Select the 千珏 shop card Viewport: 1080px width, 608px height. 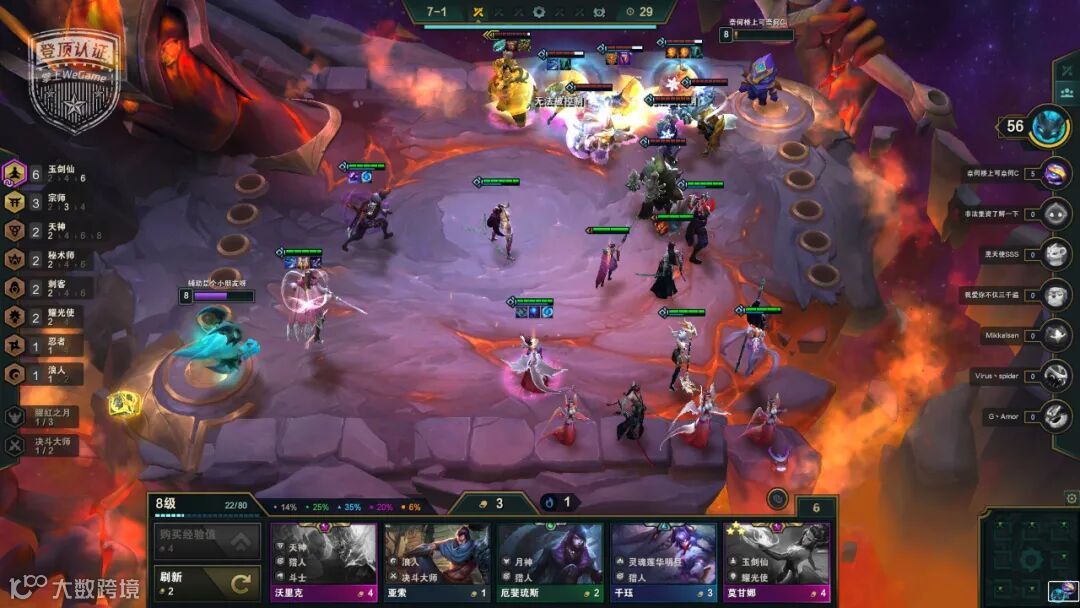click(663, 561)
